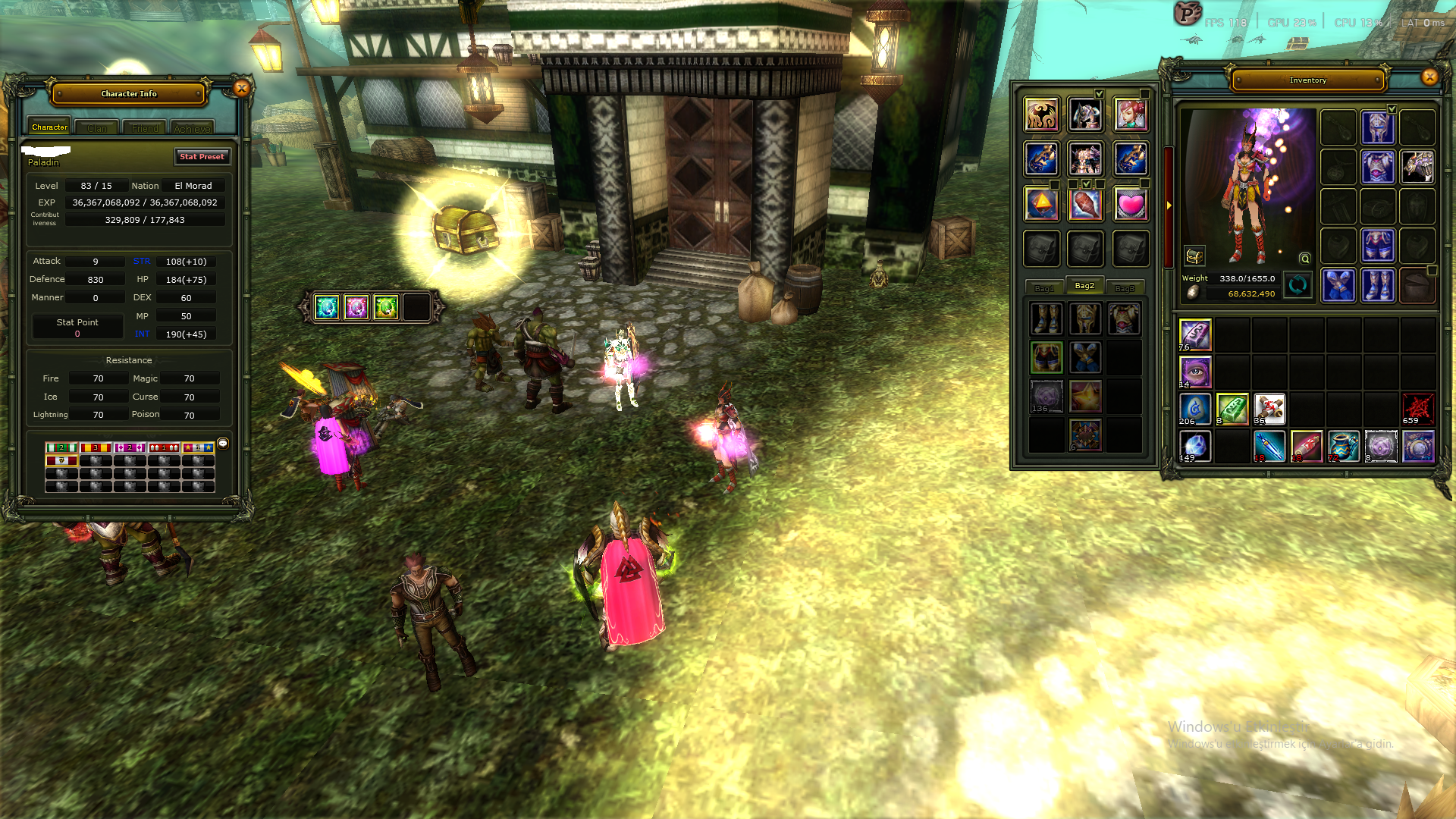Click the speech bubble icon on Character Info panel

coord(222,445)
